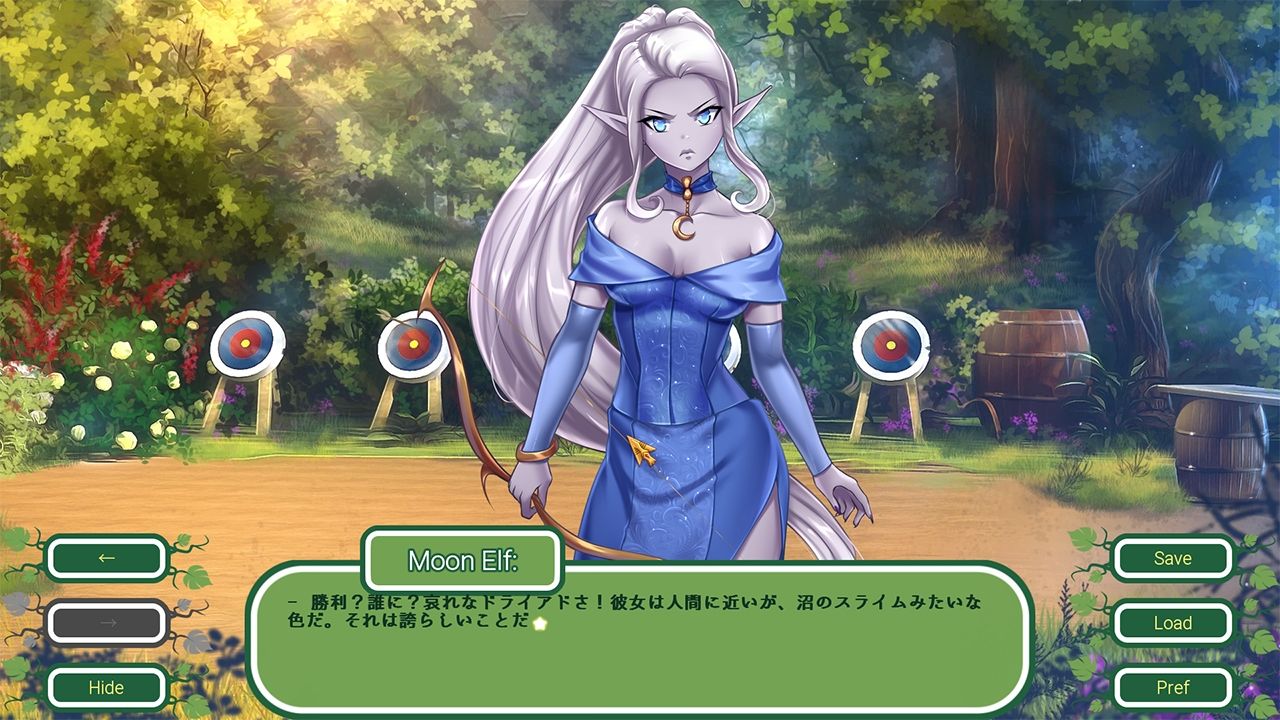Open the Load screen

pos(1172,623)
